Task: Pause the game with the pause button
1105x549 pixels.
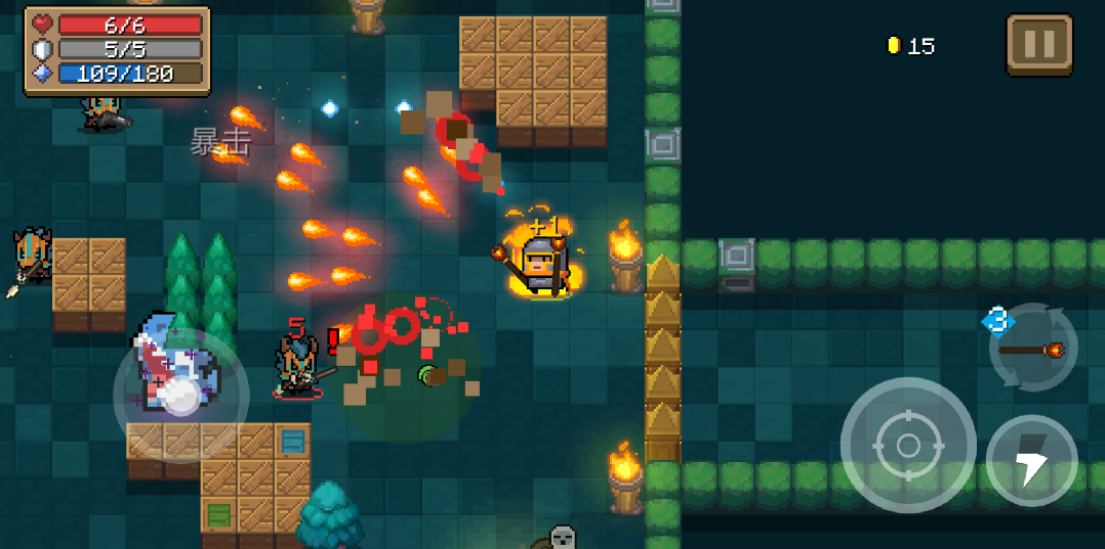Action: [x=1039, y=45]
